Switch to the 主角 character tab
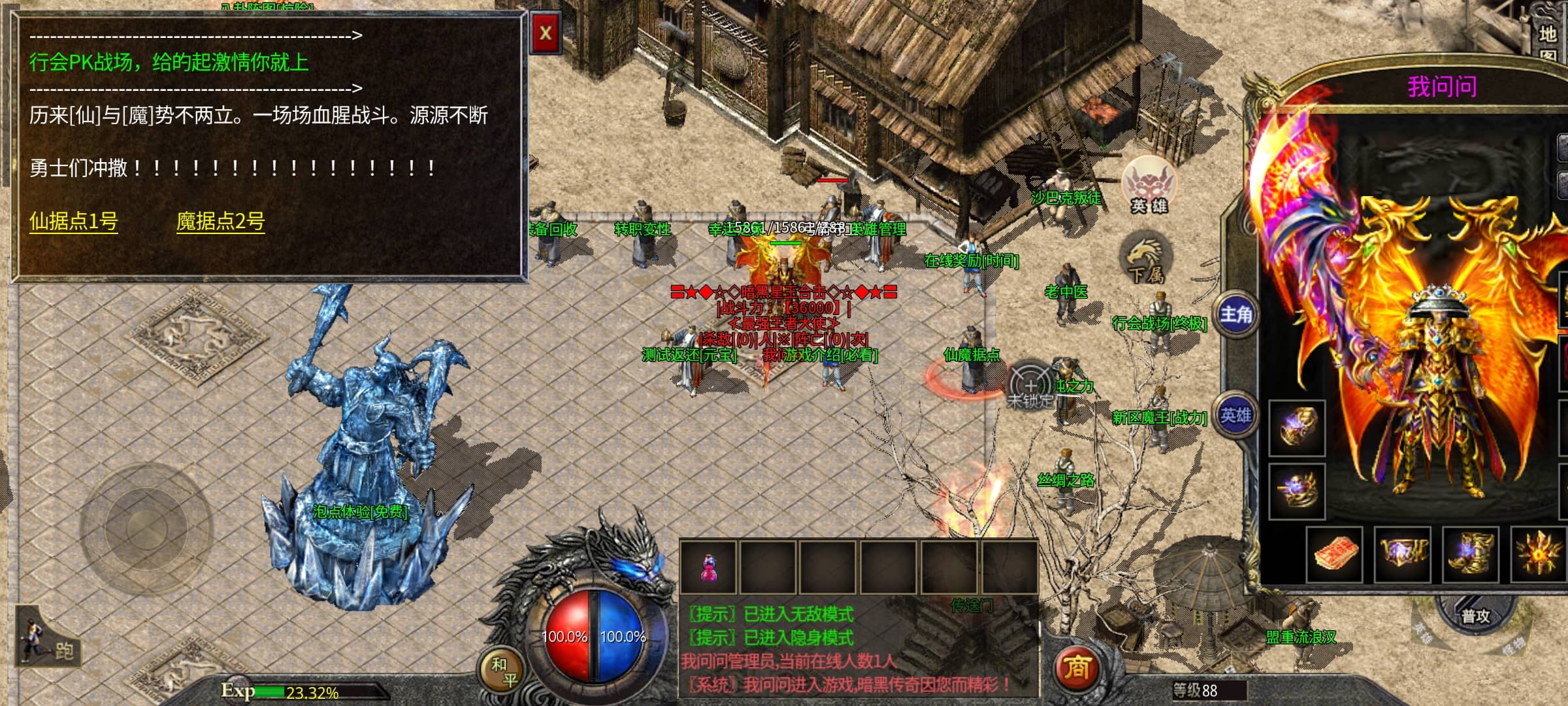Image resolution: width=1568 pixels, height=706 pixels. (1236, 315)
